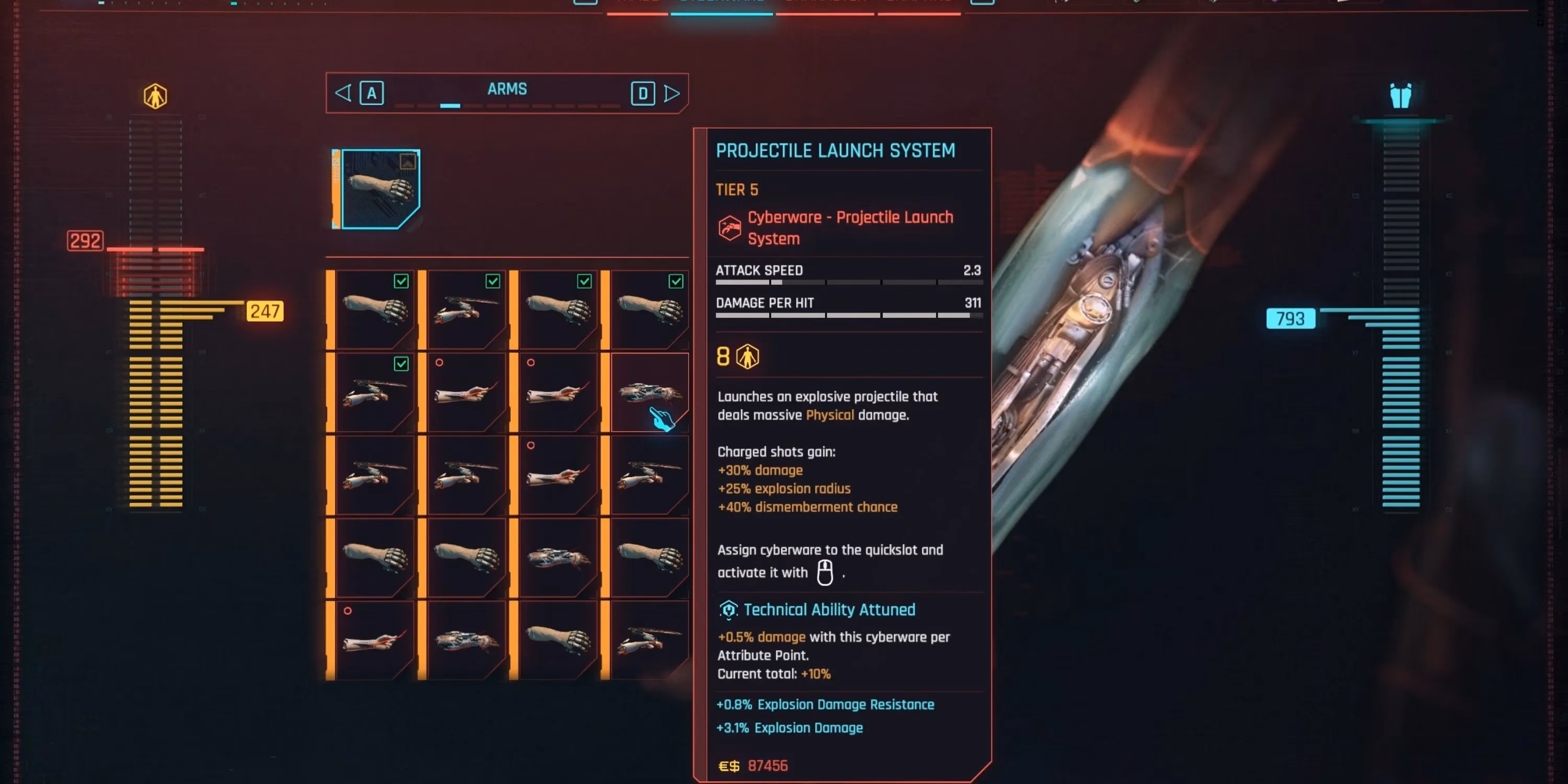Viewport: 1568px width, 784px height.
Task: Click the right arrow to browse next cyberware category
Action: pos(673,93)
